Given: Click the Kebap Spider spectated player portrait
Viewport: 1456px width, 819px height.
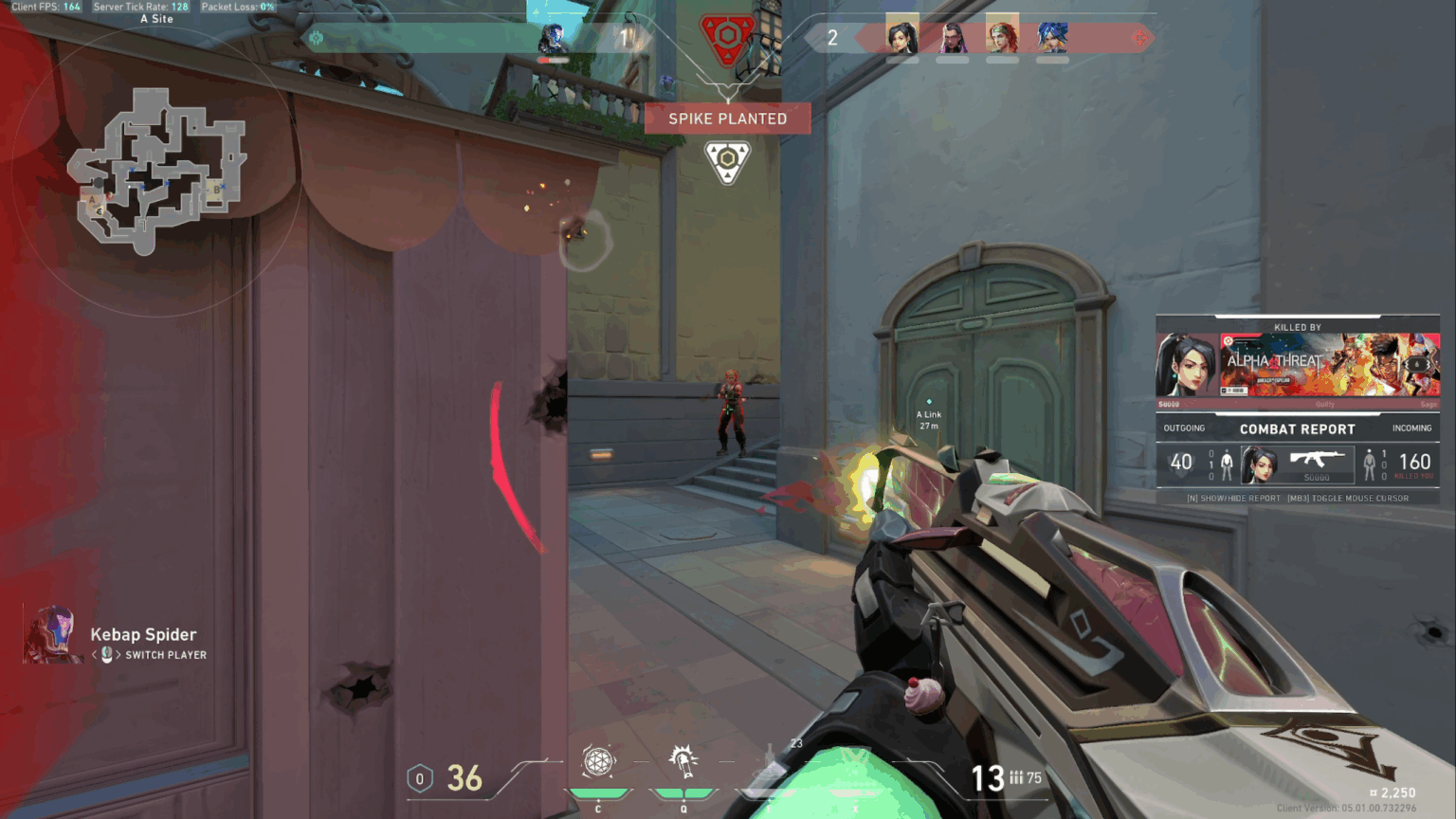Looking at the screenshot, I should pos(53,634).
